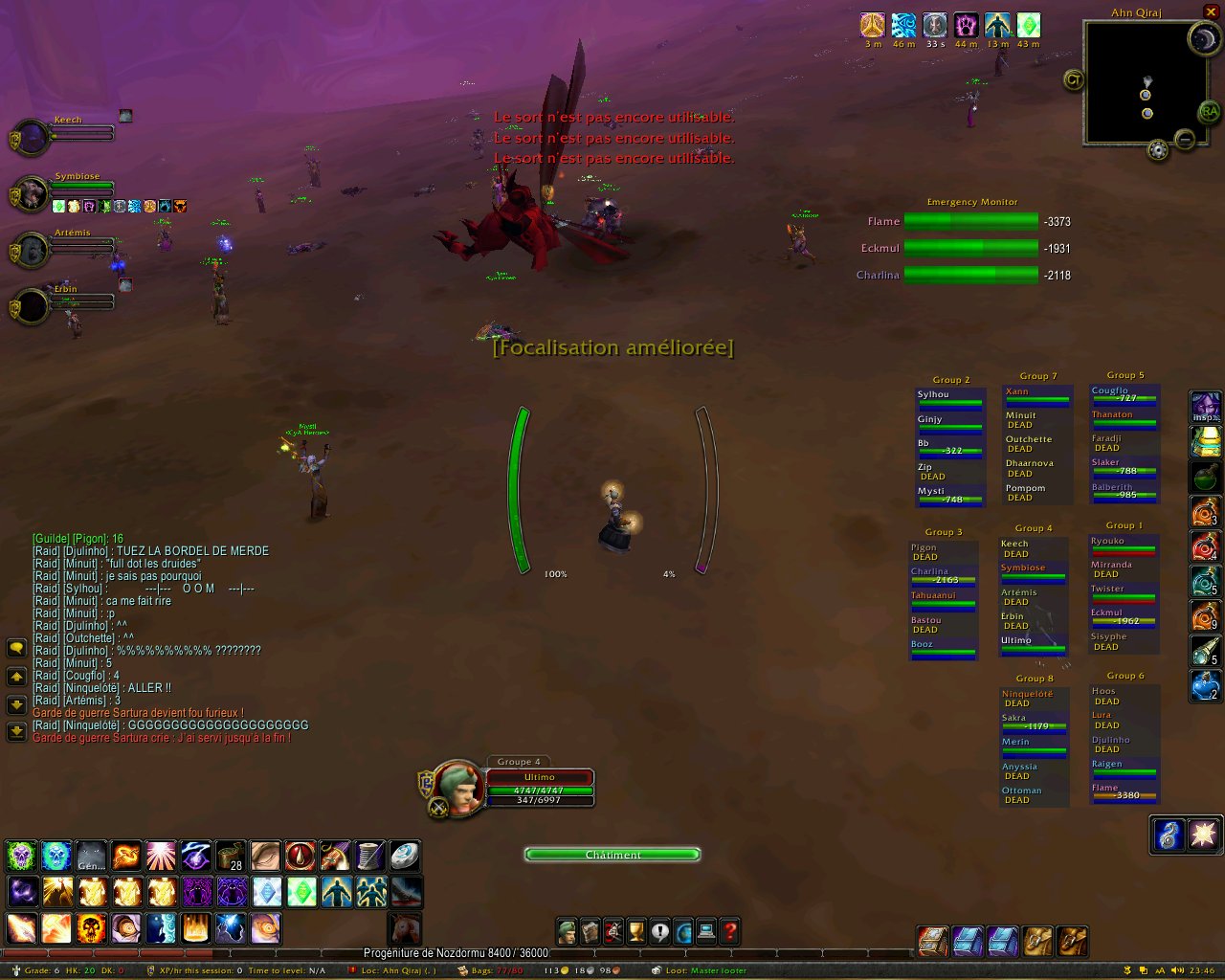Viewport: 1225px width, 980px height.
Task: Cast the green skull spell
Action: (22, 856)
